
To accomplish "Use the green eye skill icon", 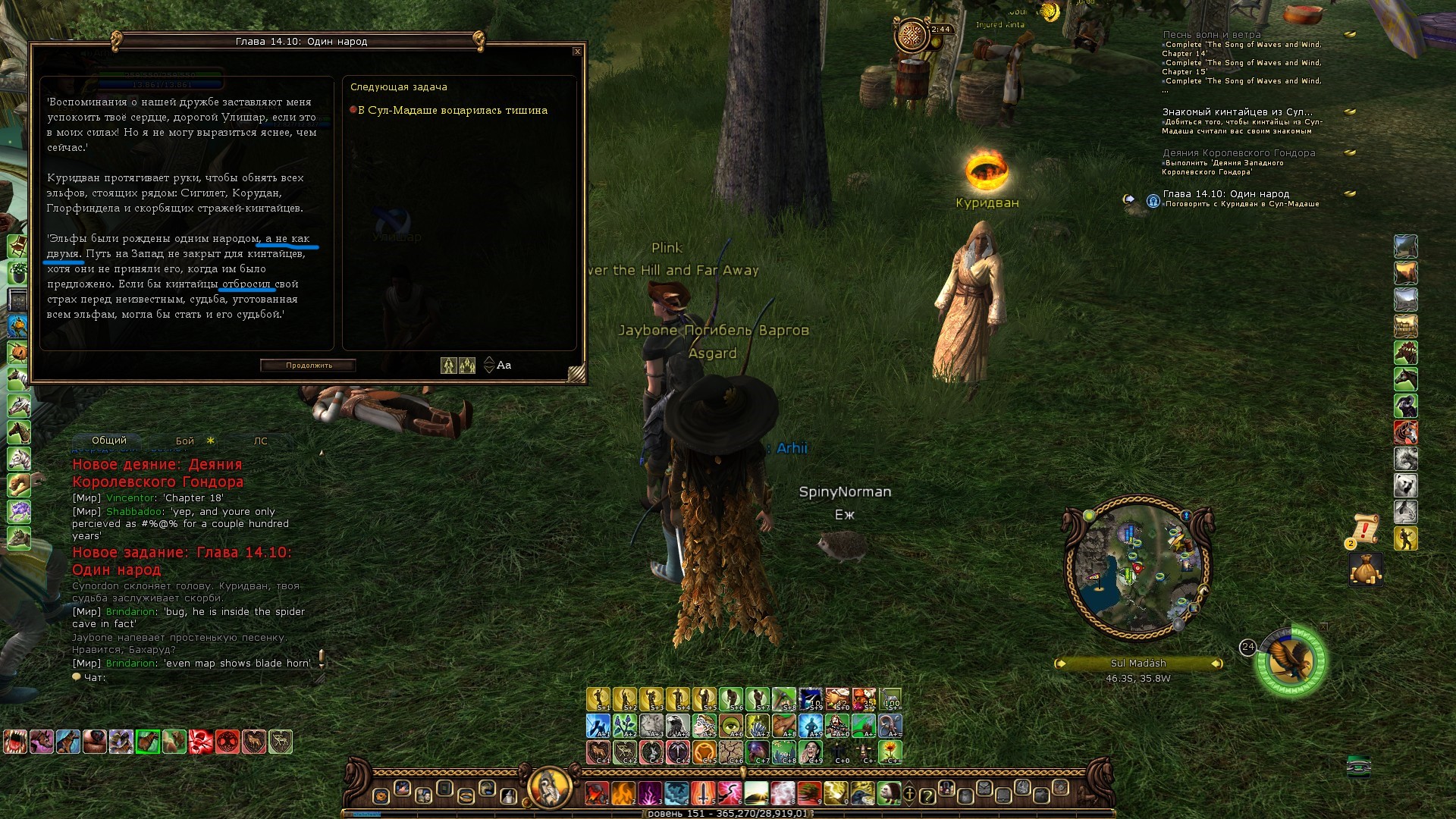I will [730, 726].
